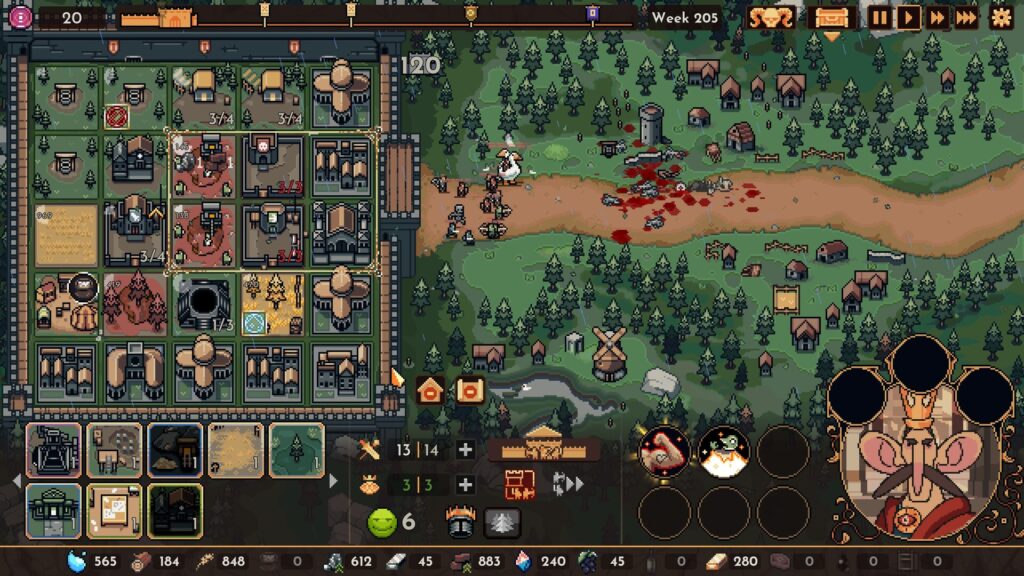Click the house removal button
Image resolution: width=1024 pixels, height=576 pixels.
[430, 390]
